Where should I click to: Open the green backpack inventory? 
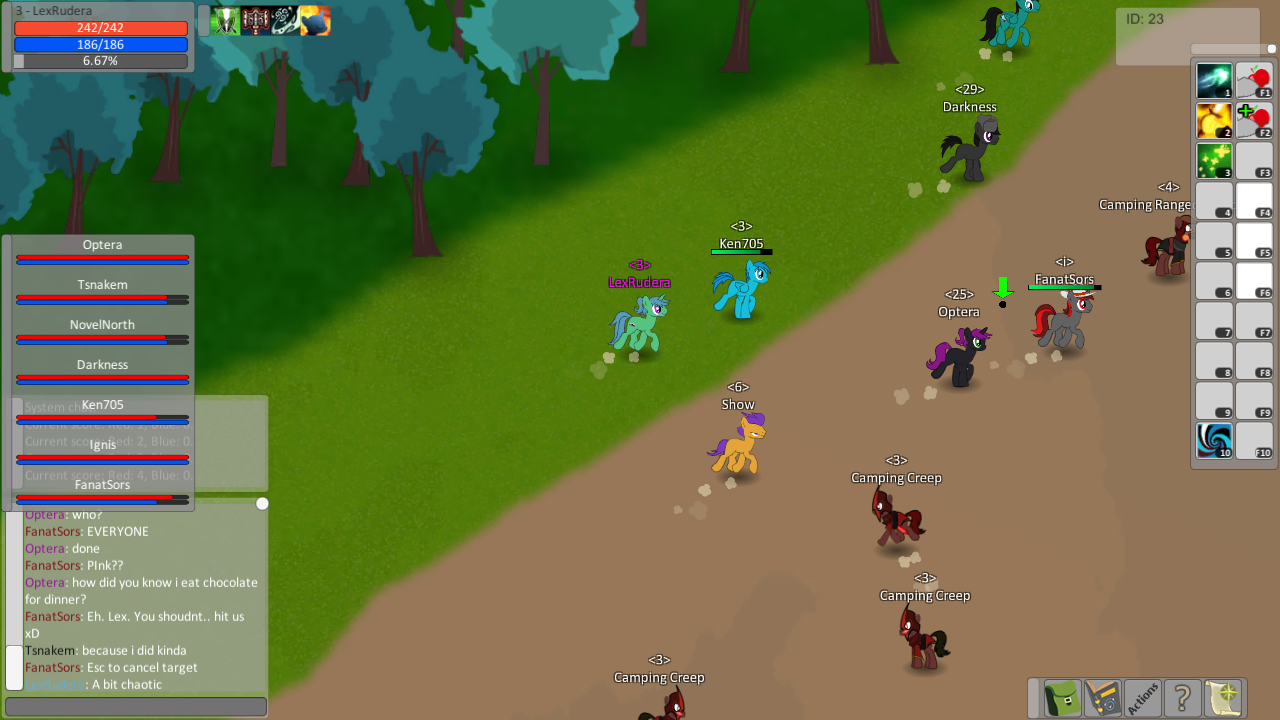point(1060,698)
